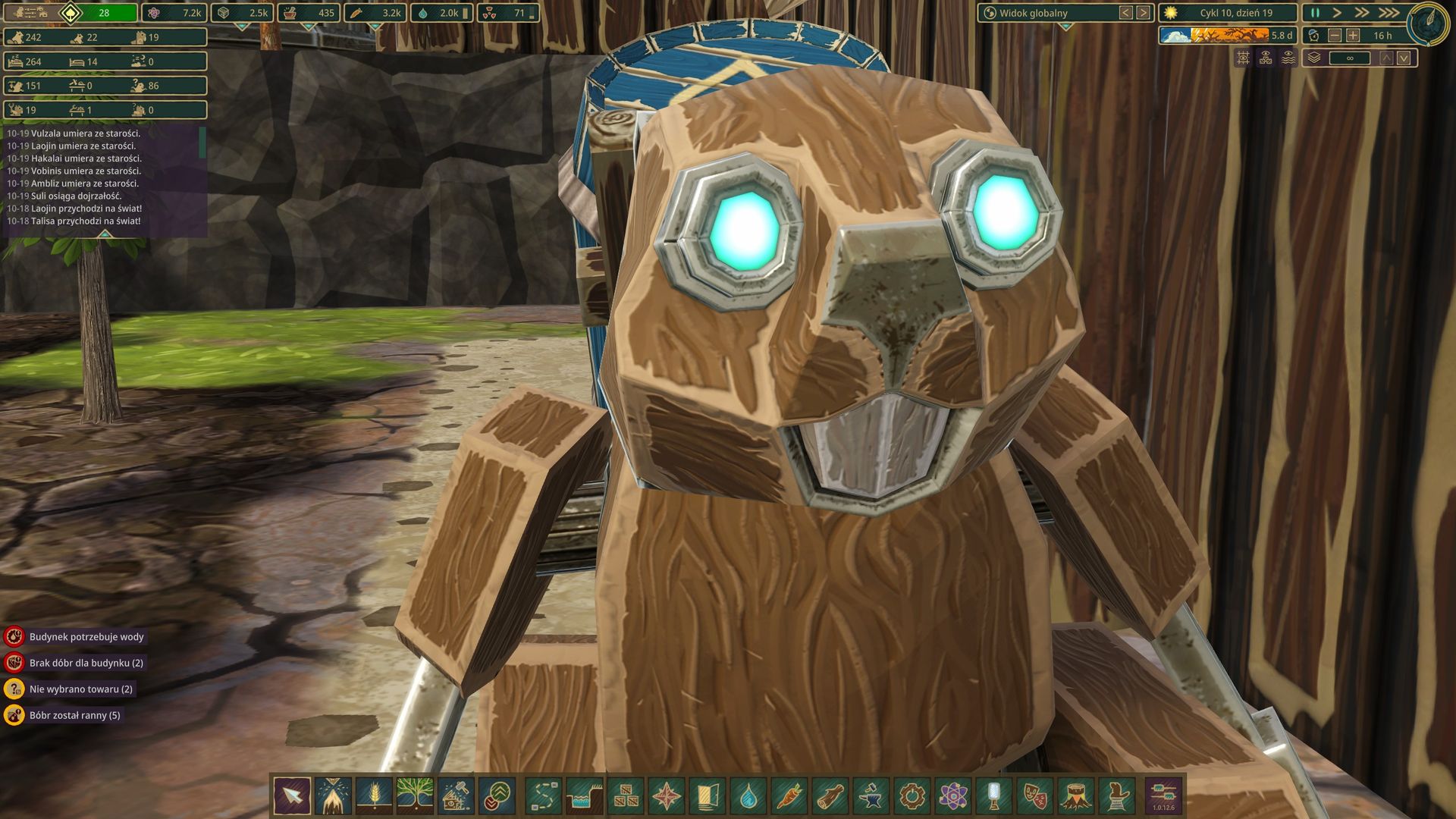Viewport: 1456px width, 819px height.
Task: Open the tree planting tool
Action: 415,796
